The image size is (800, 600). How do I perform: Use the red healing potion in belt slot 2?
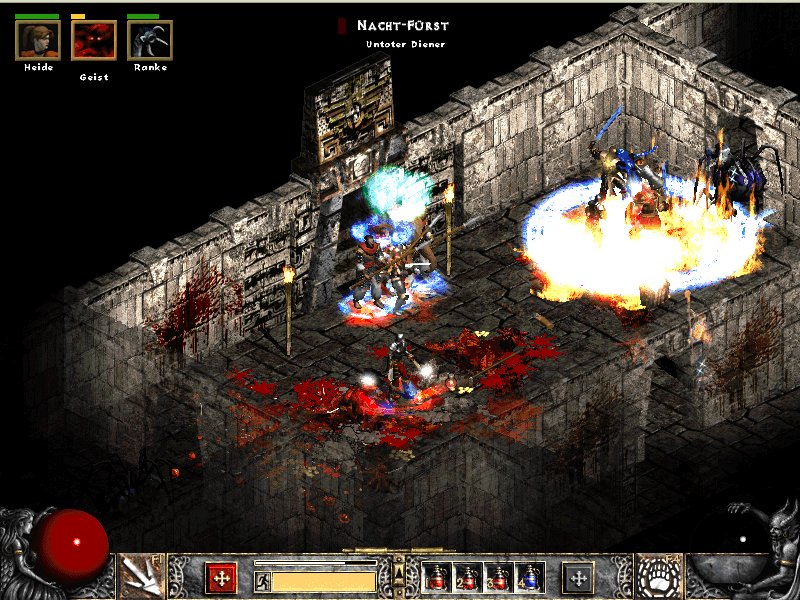(x=467, y=577)
